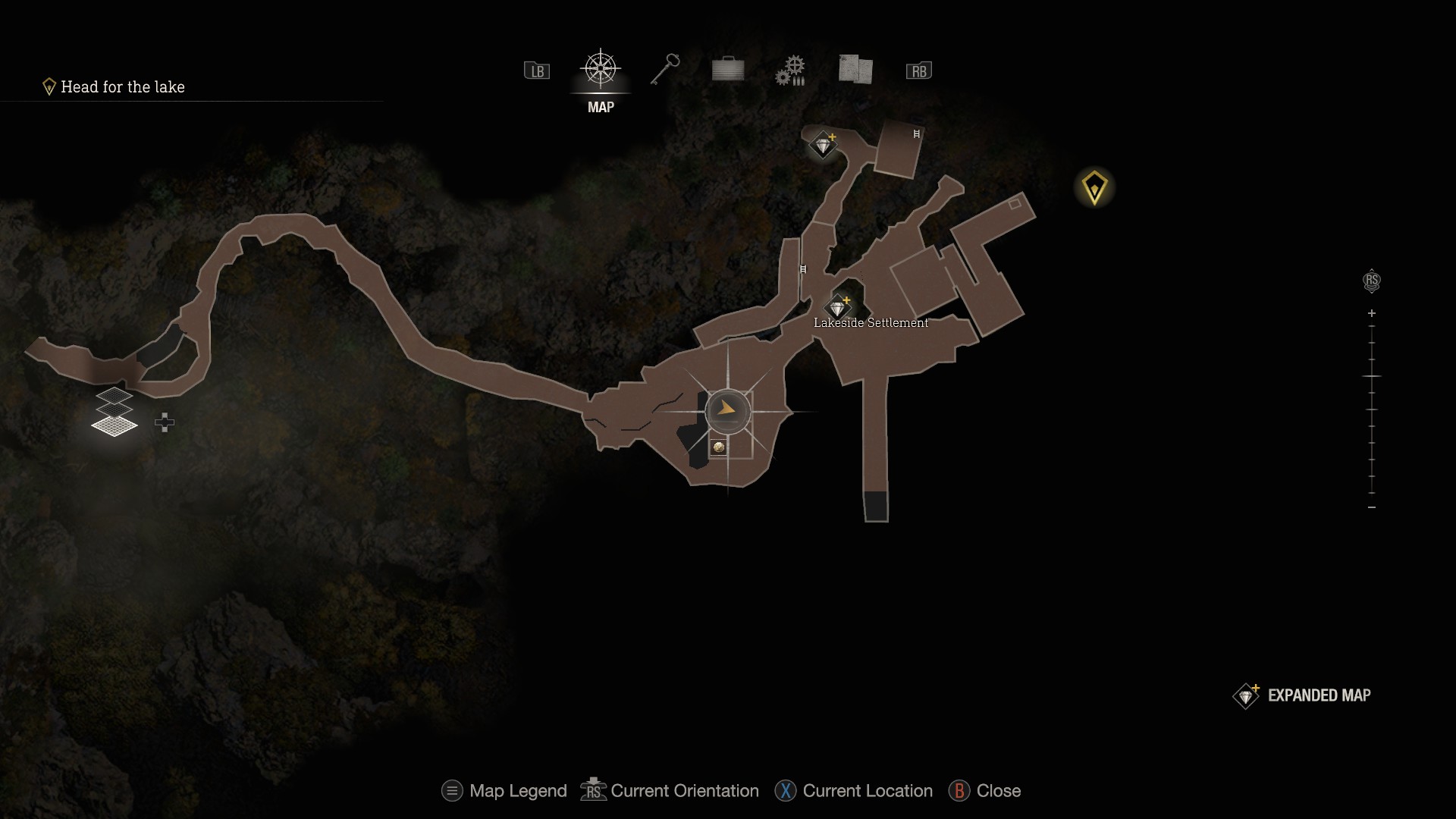Center map on Current Location
Viewport: 1456px width, 819px height.
click(854, 791)
